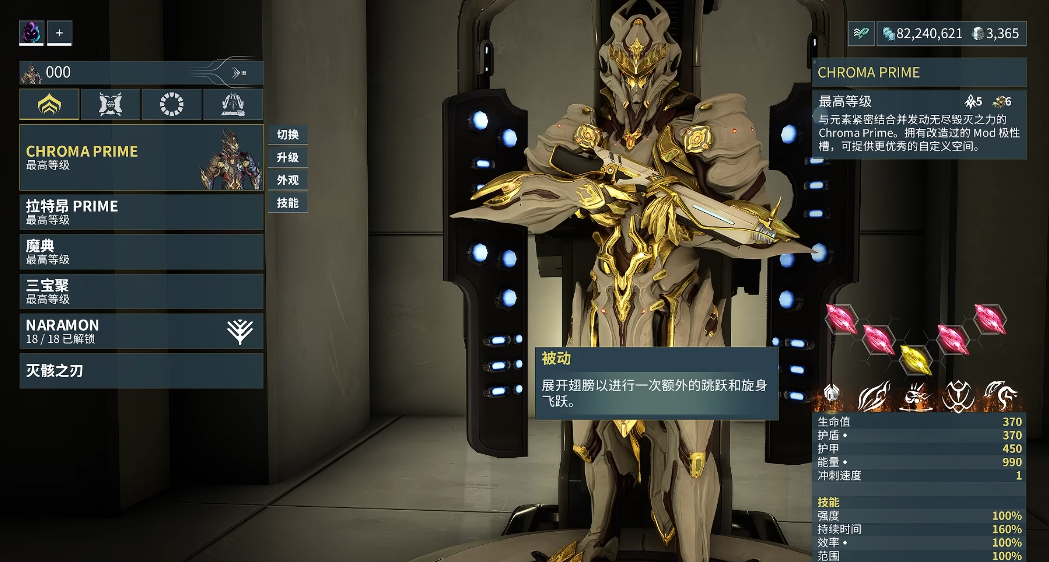Open the 升级 (Upgrade) screen

[288, 158]
